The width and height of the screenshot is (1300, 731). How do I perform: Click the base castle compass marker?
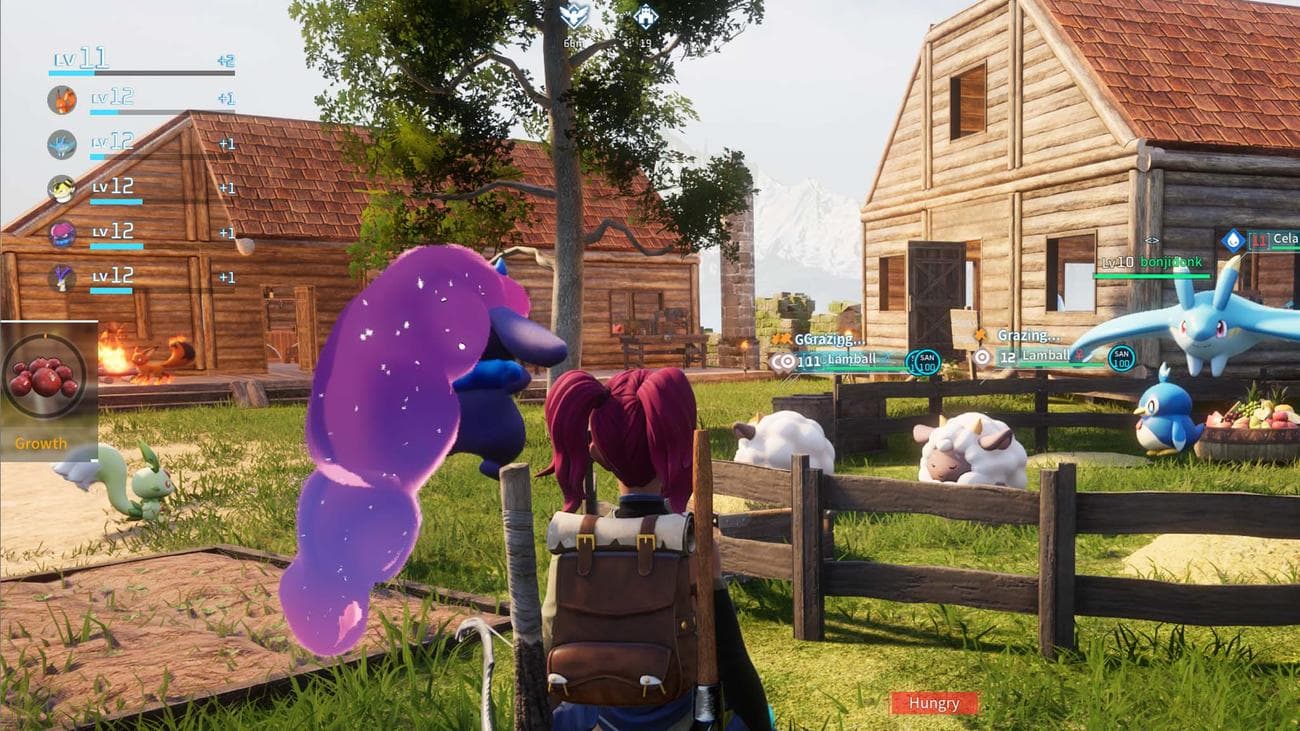(x=646, y=16)
